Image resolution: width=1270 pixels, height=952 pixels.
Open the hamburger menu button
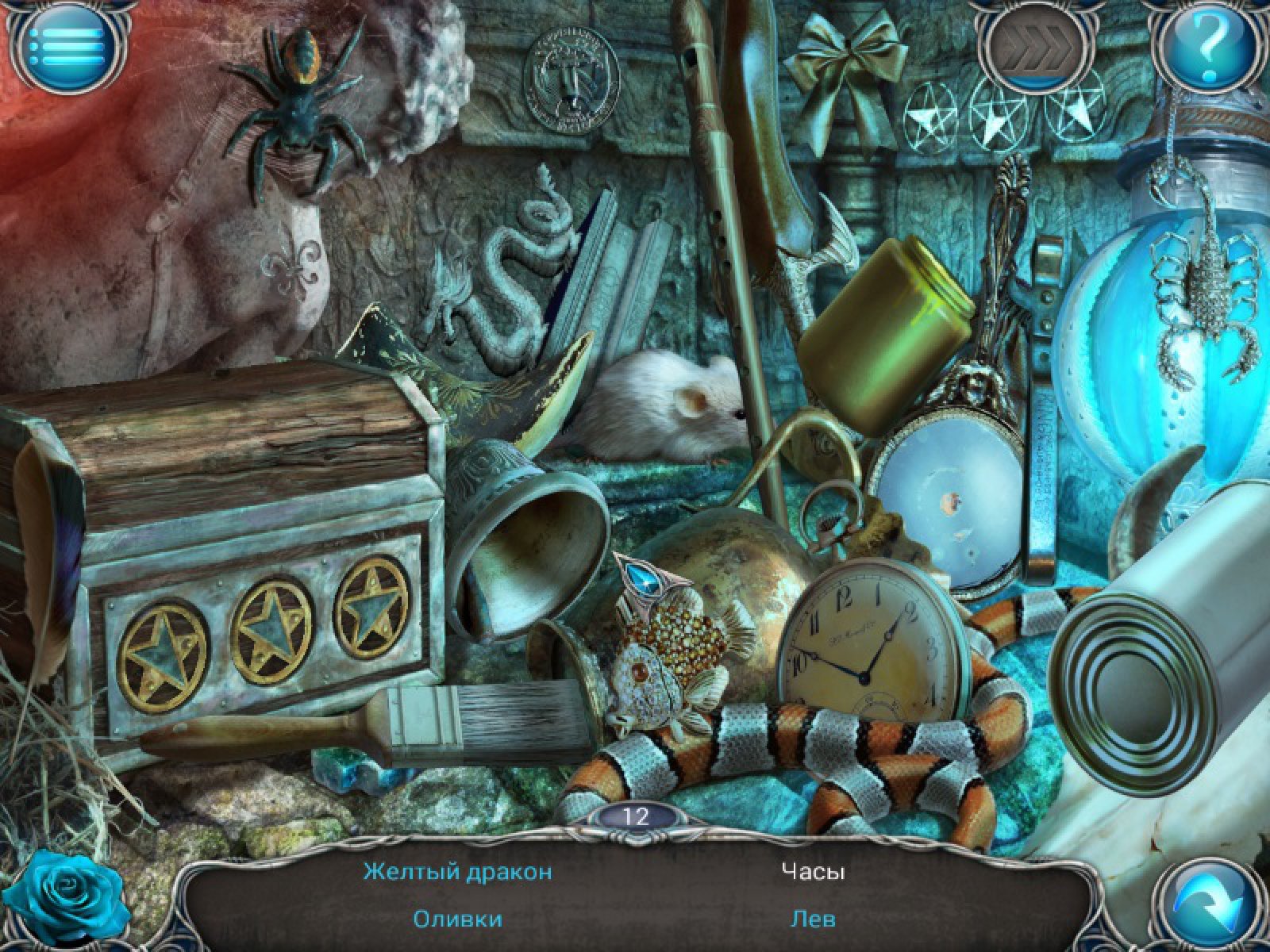(x=66, y=46)
